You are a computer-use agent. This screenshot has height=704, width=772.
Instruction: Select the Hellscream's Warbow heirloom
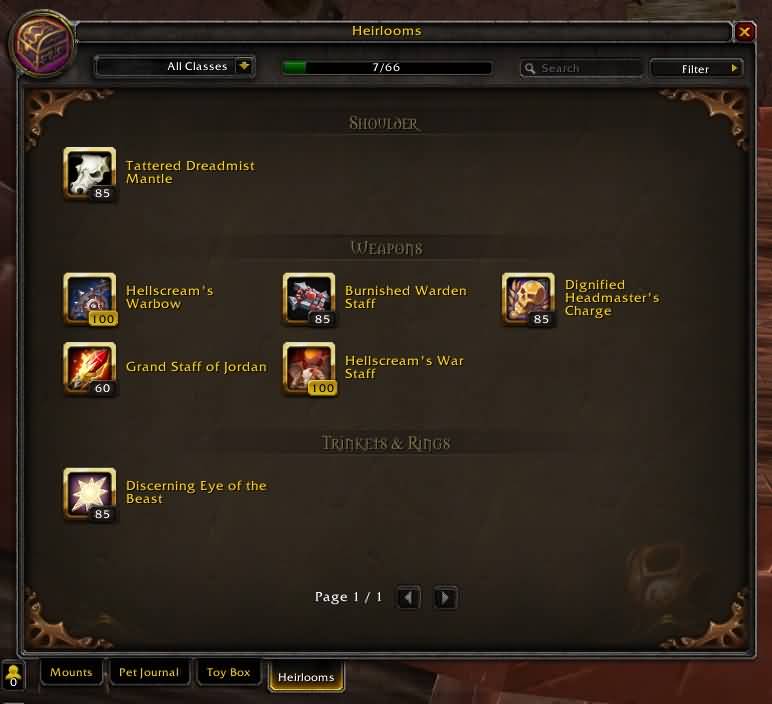(x=89, y=298)
